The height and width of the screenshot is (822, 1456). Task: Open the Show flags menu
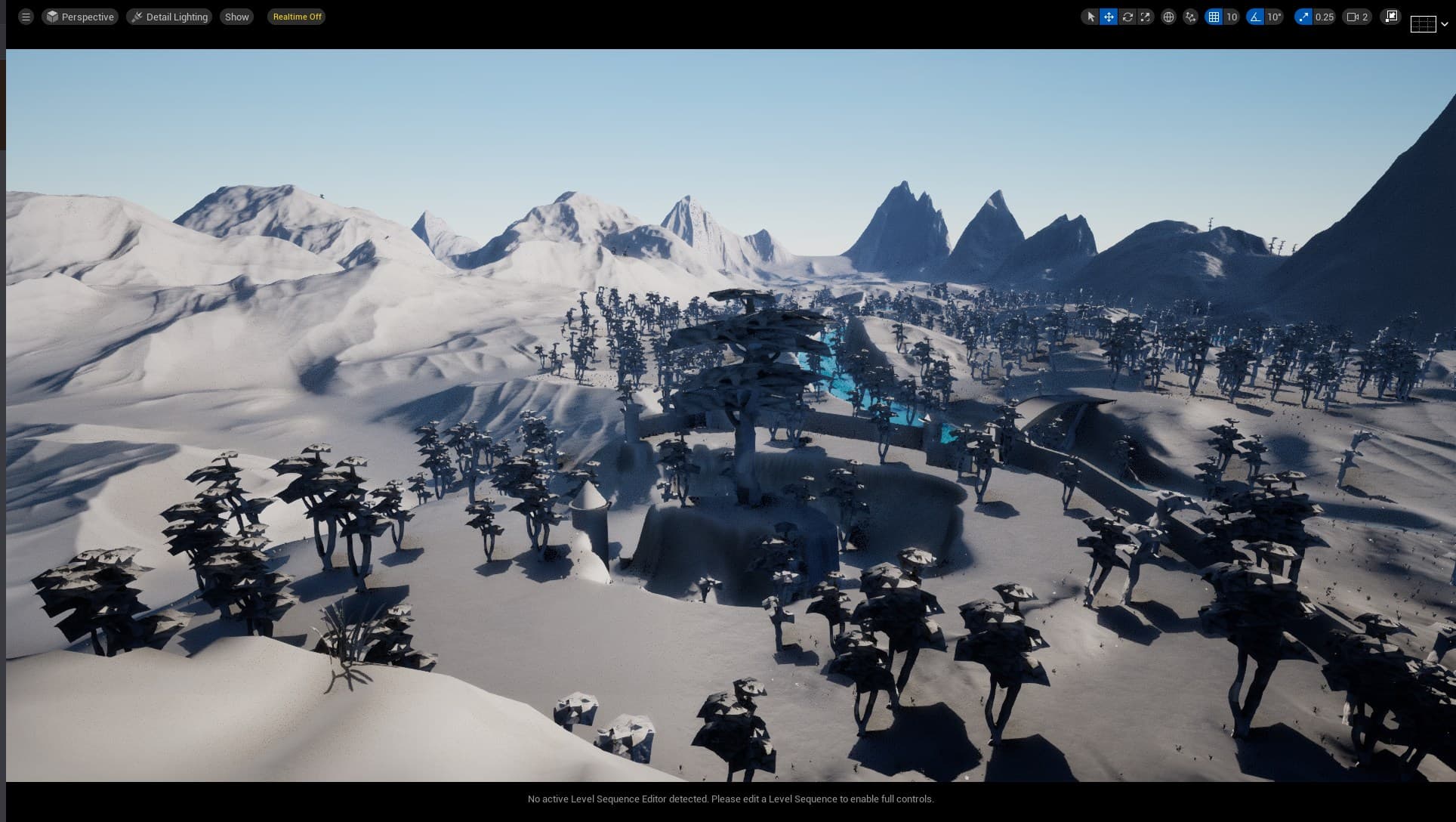point(236,16)
